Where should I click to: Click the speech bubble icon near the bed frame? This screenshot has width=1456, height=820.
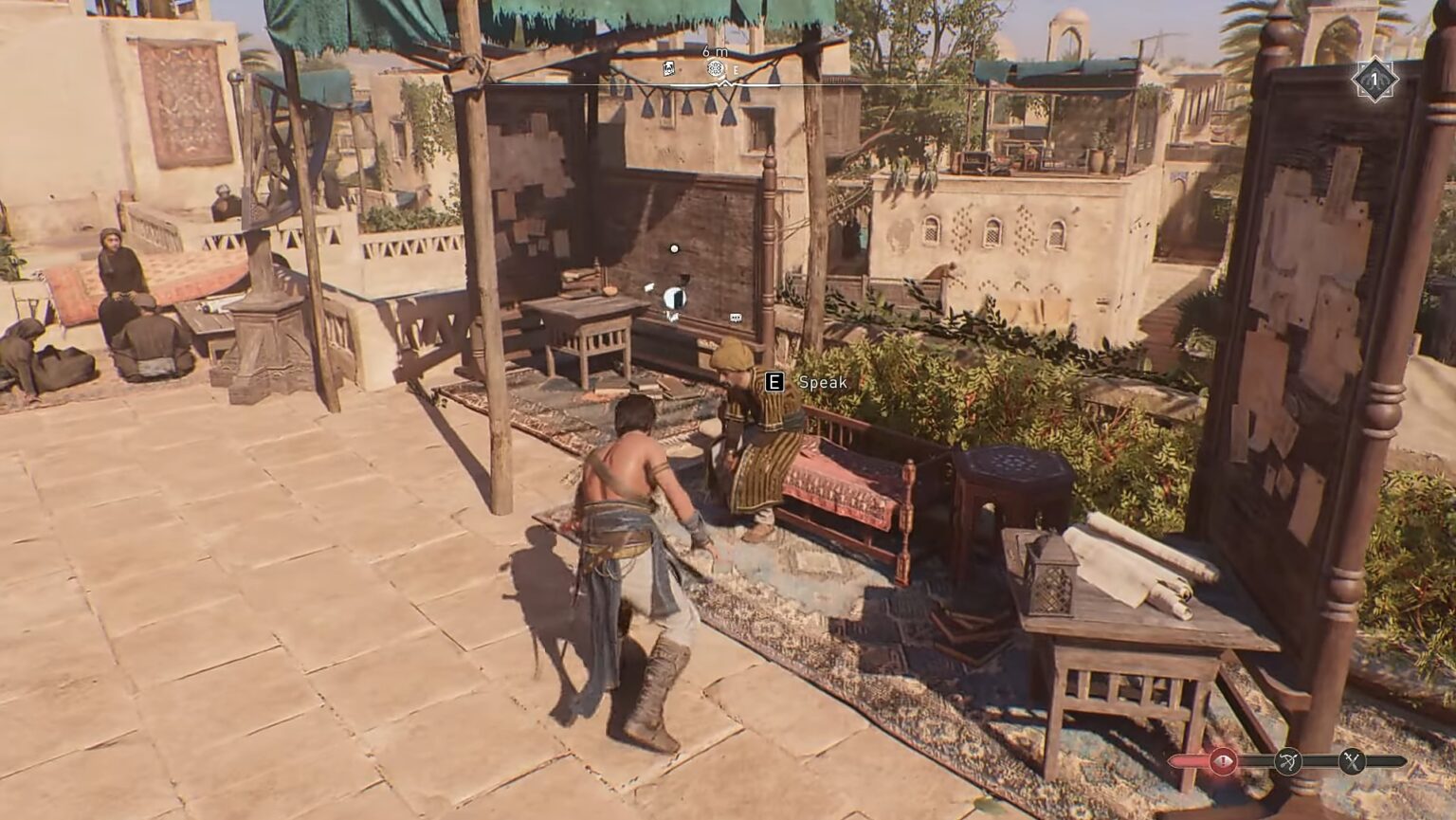coord(735,317)
